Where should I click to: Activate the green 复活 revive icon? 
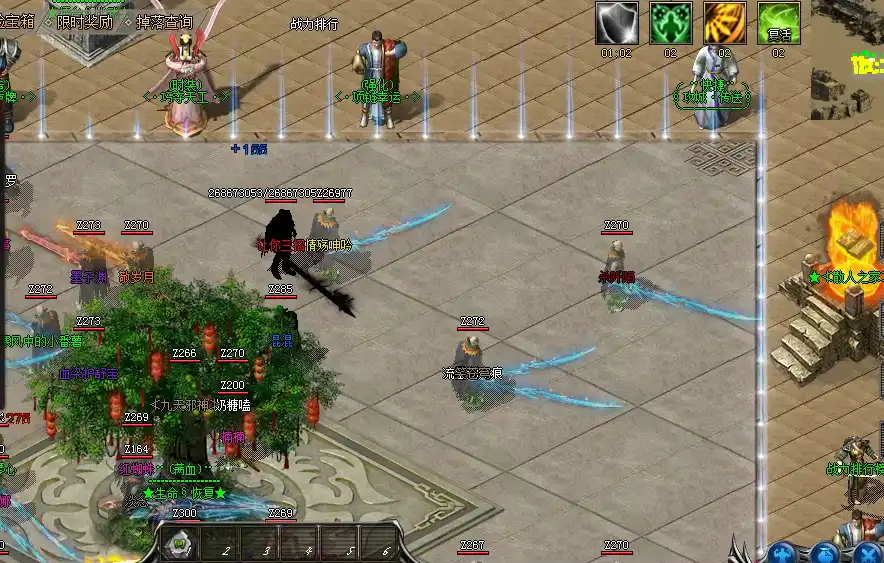pos(778,23)
